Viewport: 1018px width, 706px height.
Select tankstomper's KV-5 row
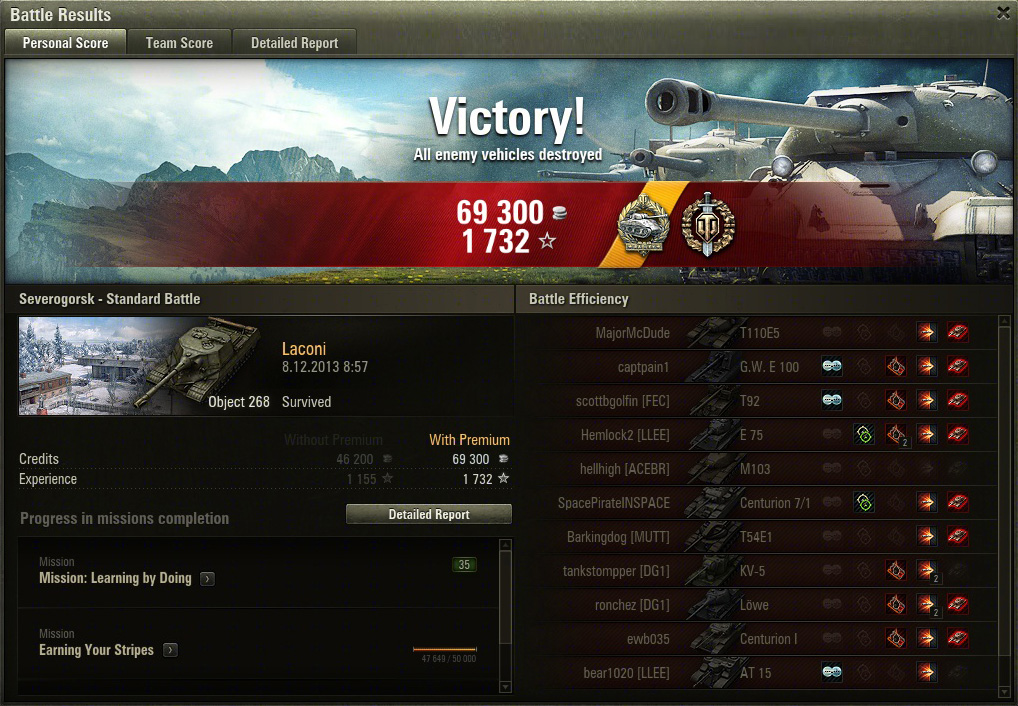tap(760, 571)
